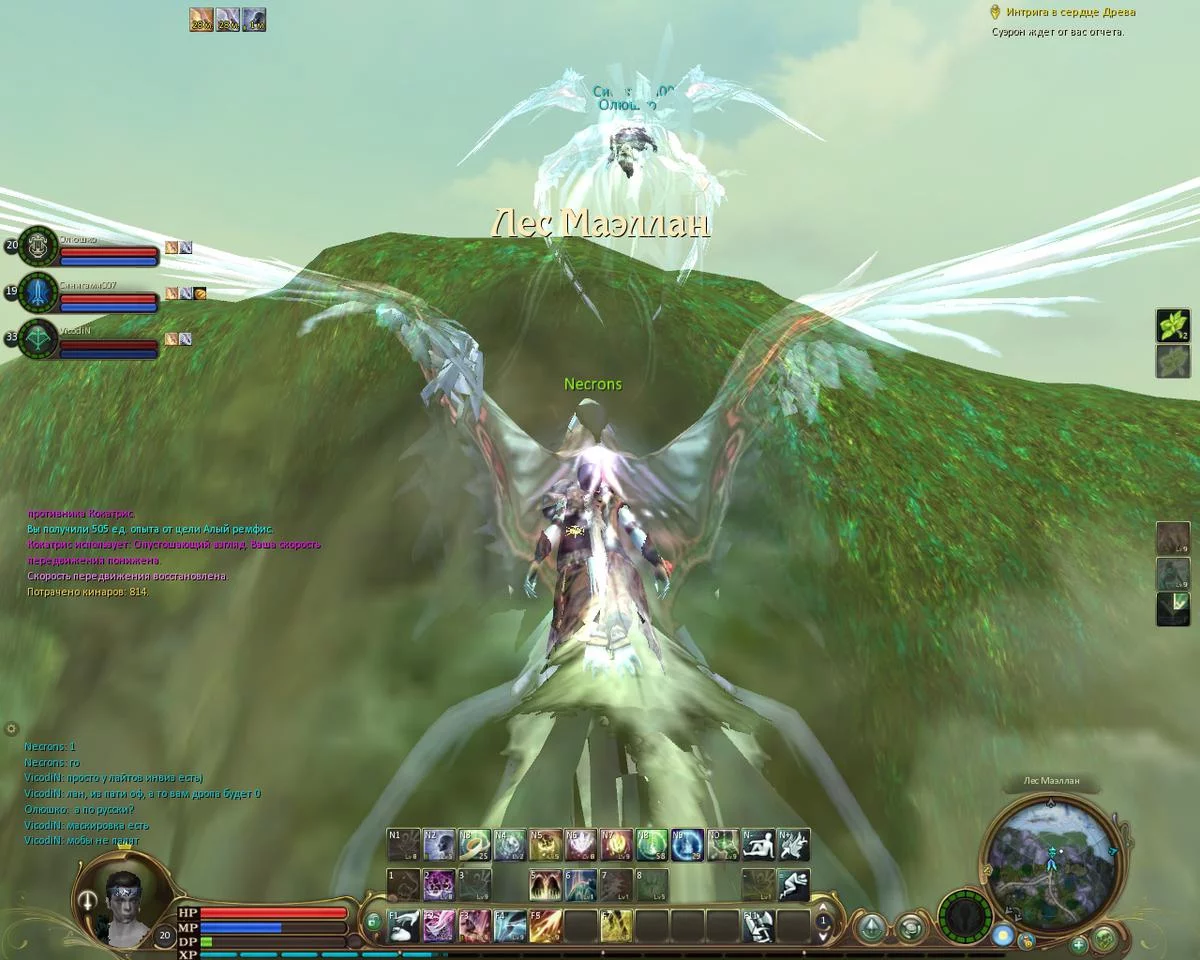Activate the fiery slash skill in slot F5
The height and width of the screenshot is (960, 1200).
pyautogui.click(x=545, y=926)
